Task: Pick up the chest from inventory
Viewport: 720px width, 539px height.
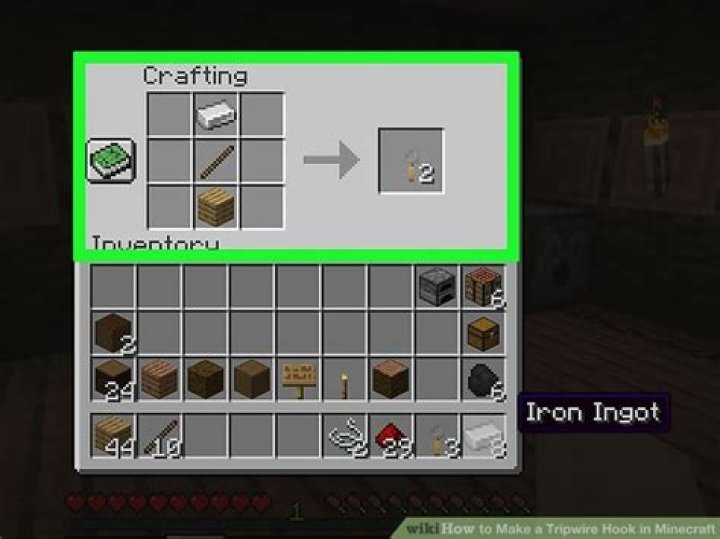Action: 482,333
